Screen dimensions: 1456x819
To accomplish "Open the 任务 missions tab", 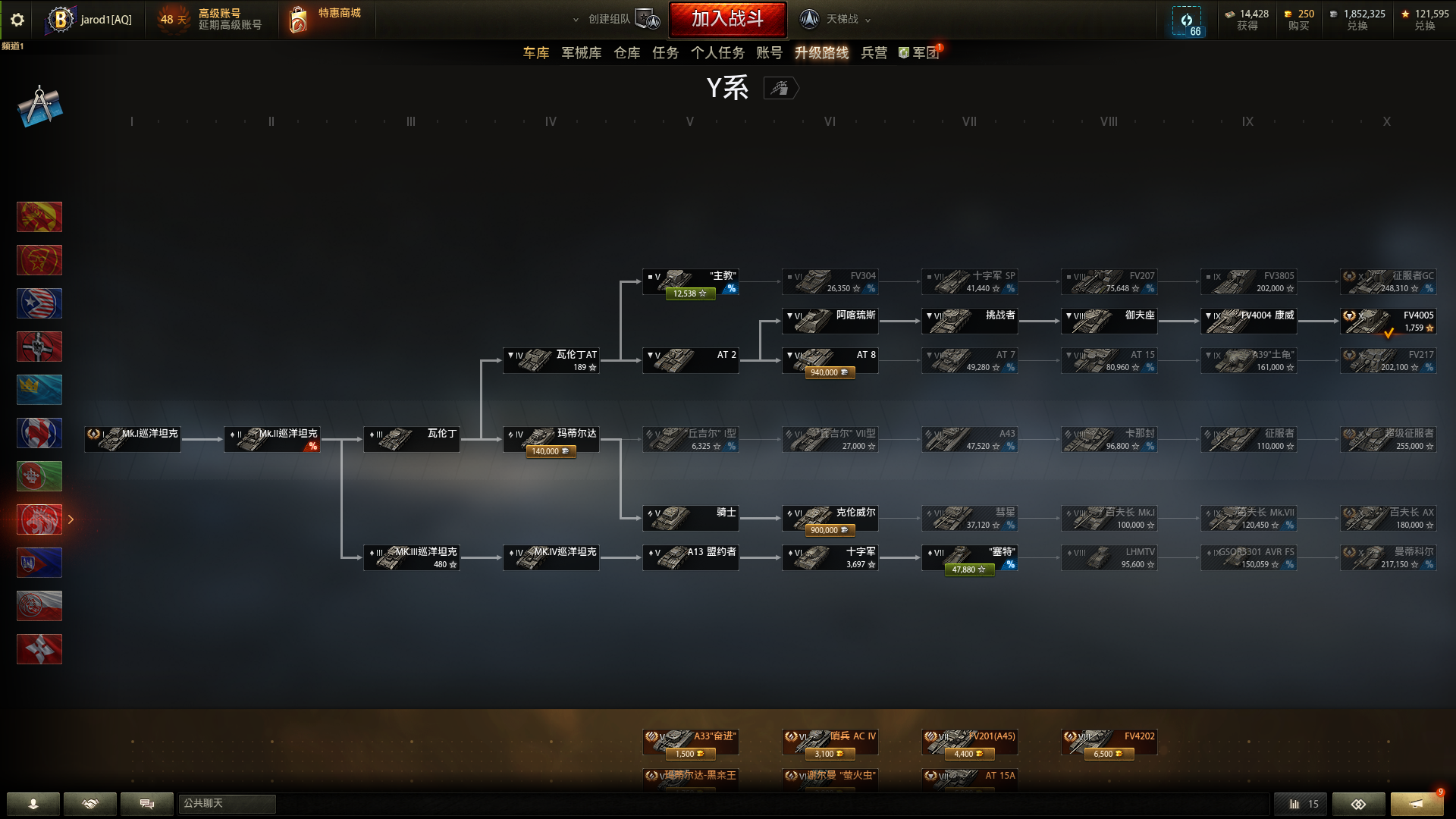I will [665, 53].
